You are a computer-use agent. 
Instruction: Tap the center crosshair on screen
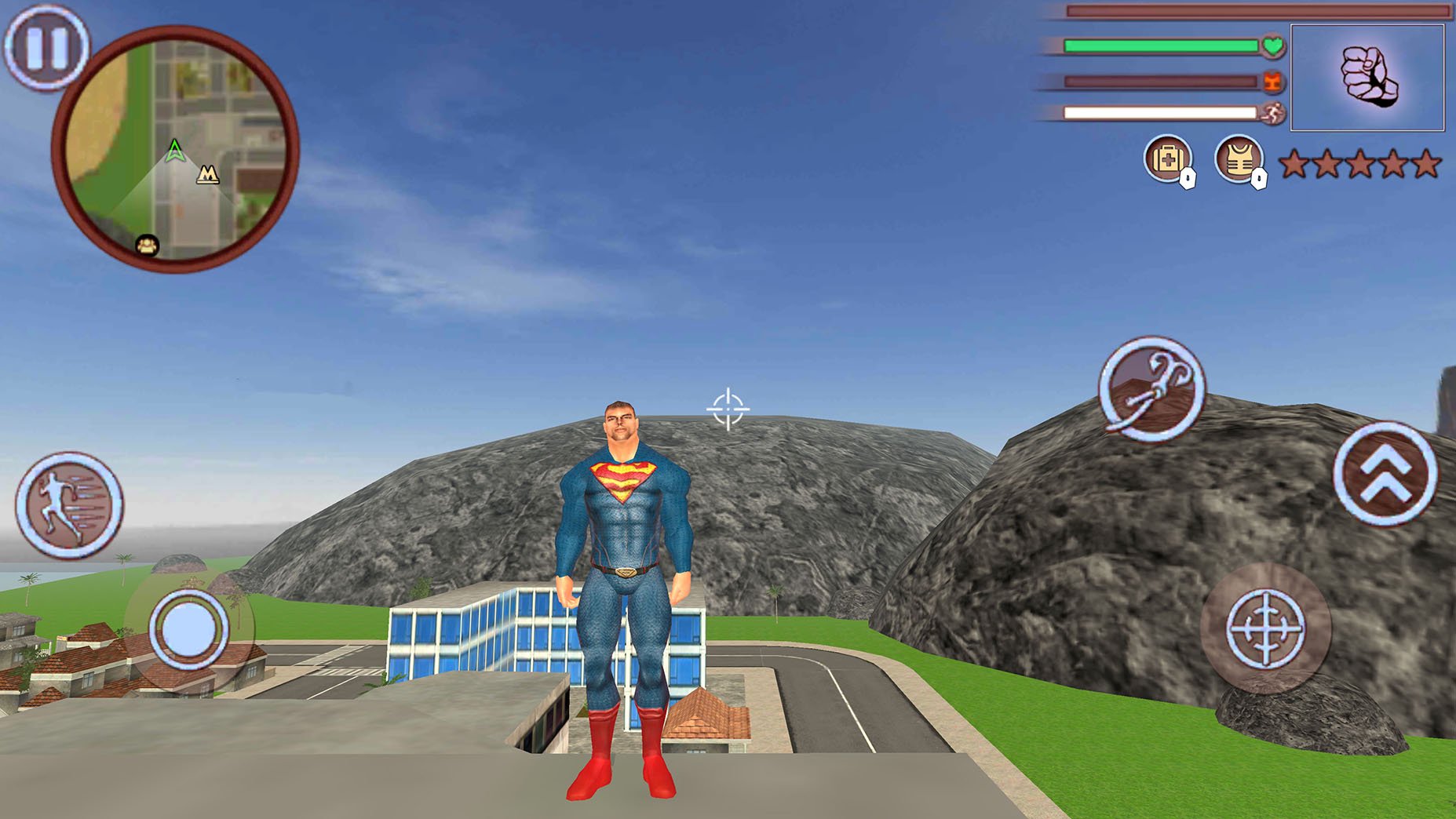(728, 409)
